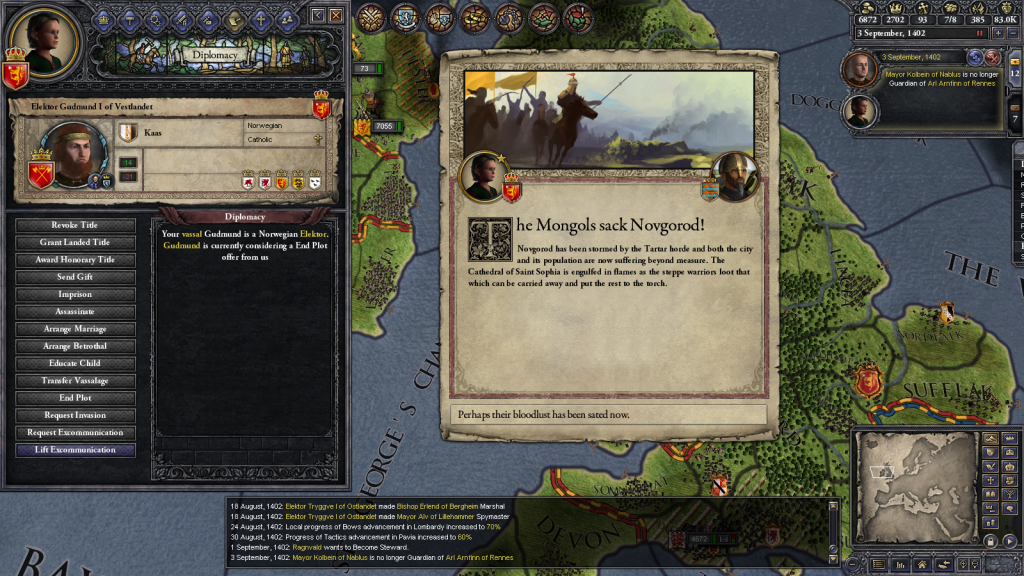
Task: Open Award Honorary Title option
Action: pyautogui.click(x=75, y=260)
